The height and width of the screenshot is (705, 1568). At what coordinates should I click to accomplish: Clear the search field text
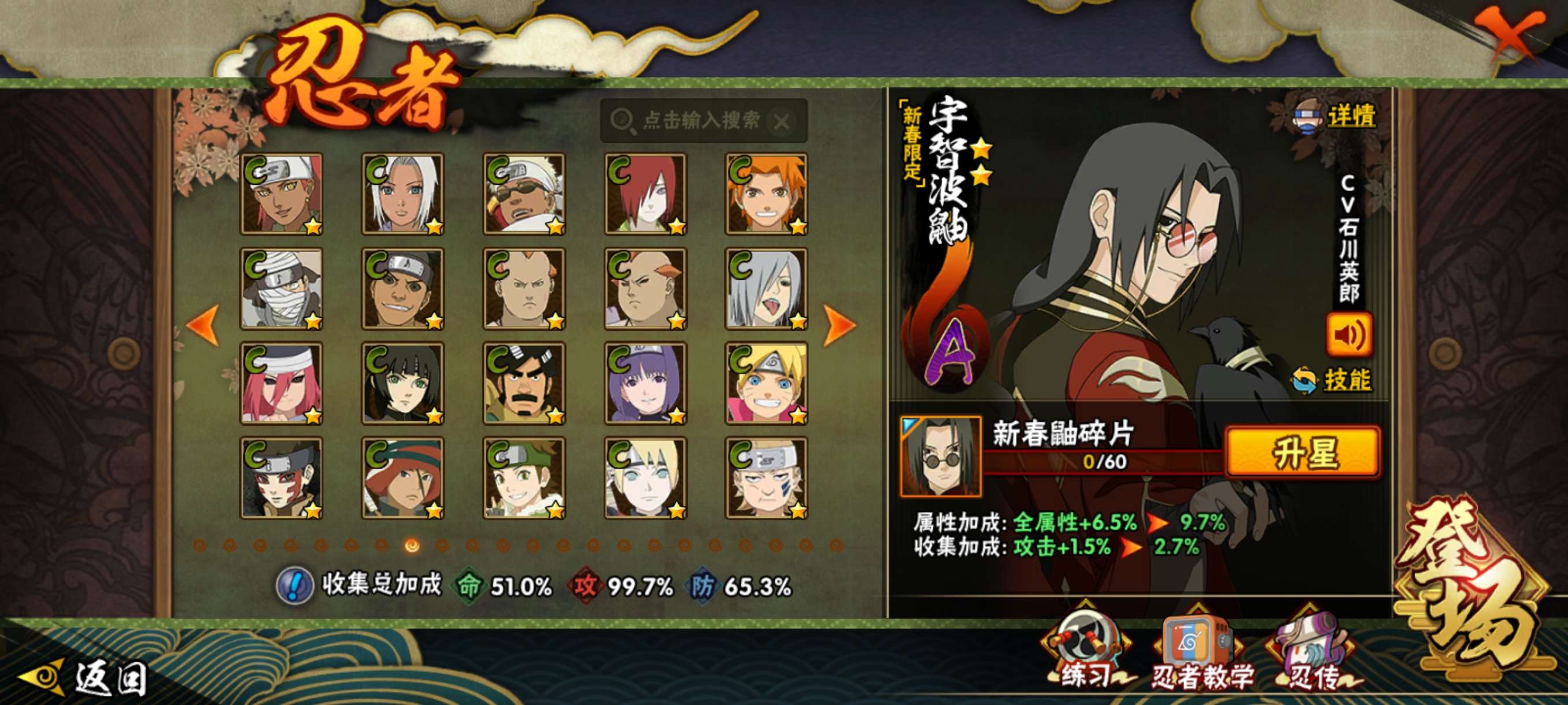[x=782, y=122]
